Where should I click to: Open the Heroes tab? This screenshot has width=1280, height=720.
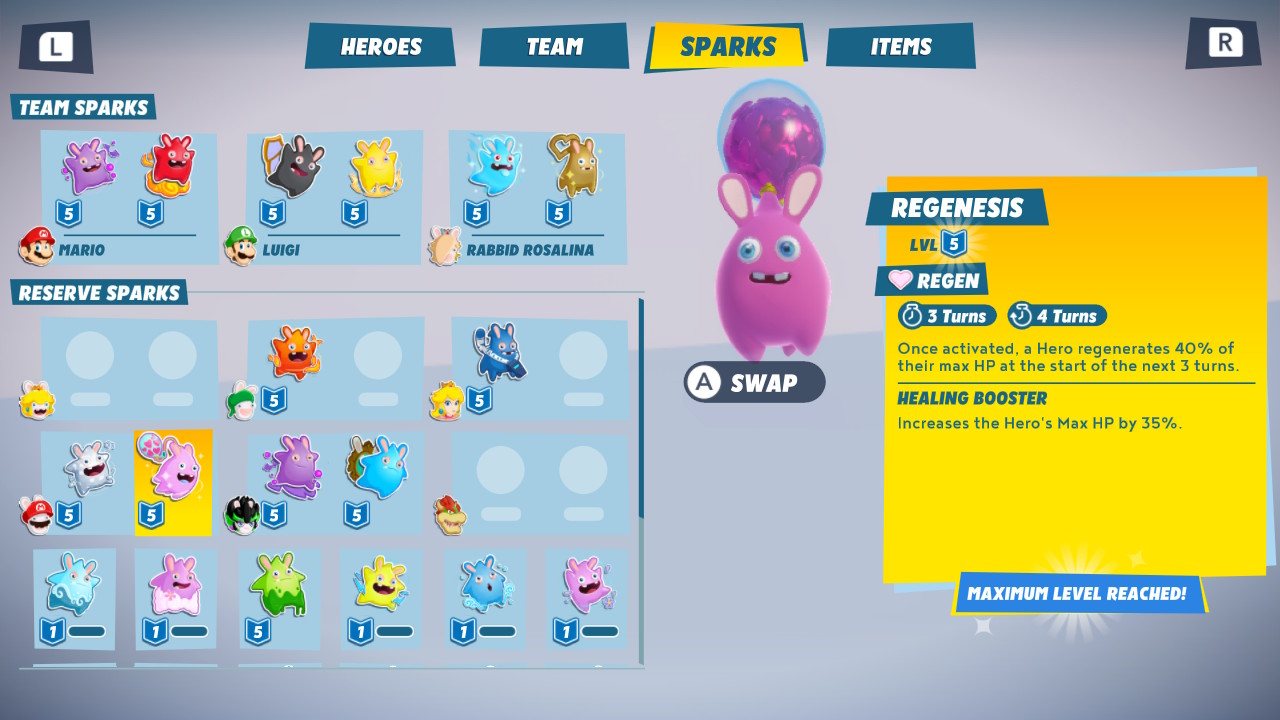[x=380, y=45]
